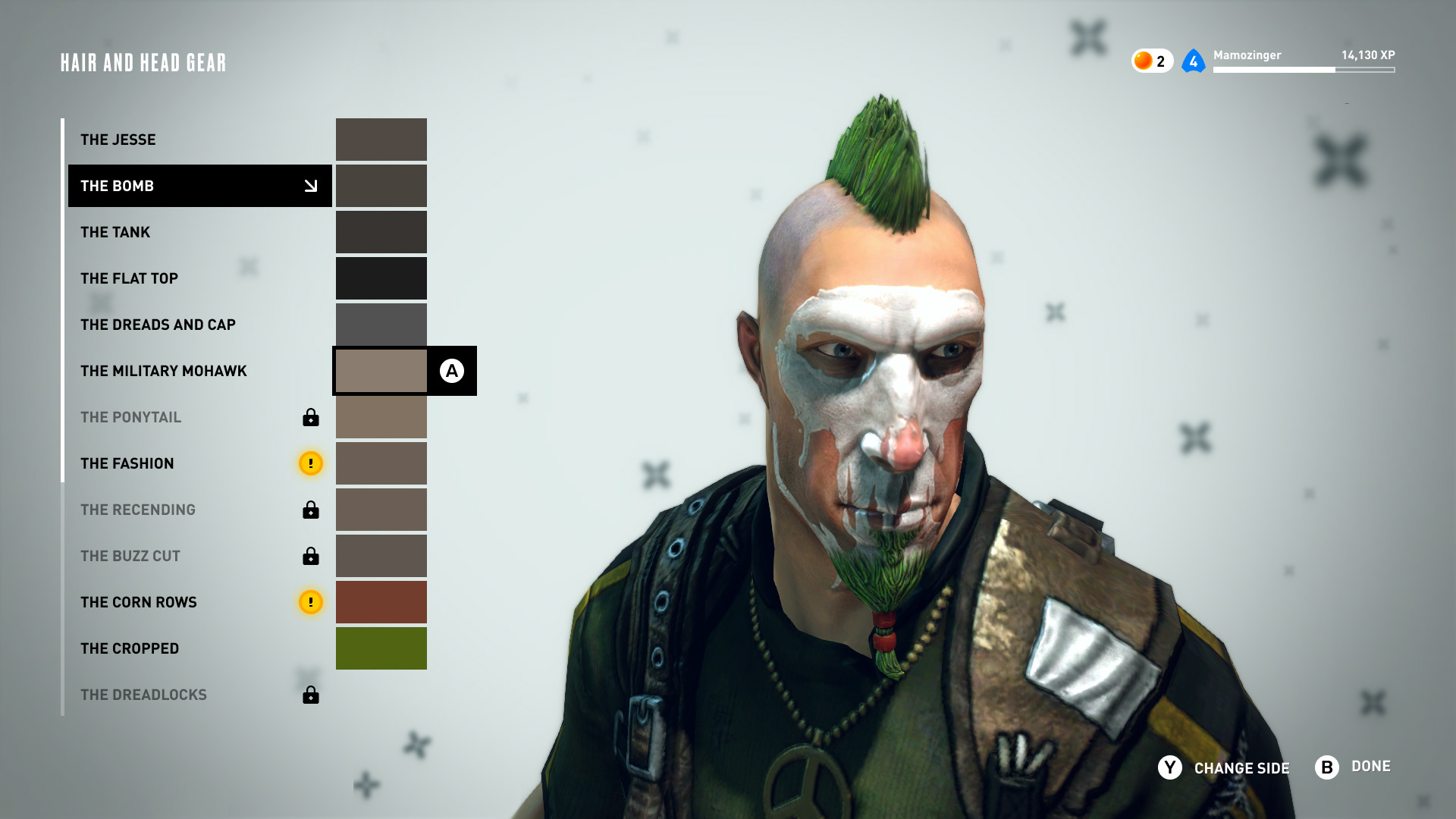Viewport: 1456px width, 819px height.
Task: Select the highlighted light taupe color swatch
Action: [381, 371]
